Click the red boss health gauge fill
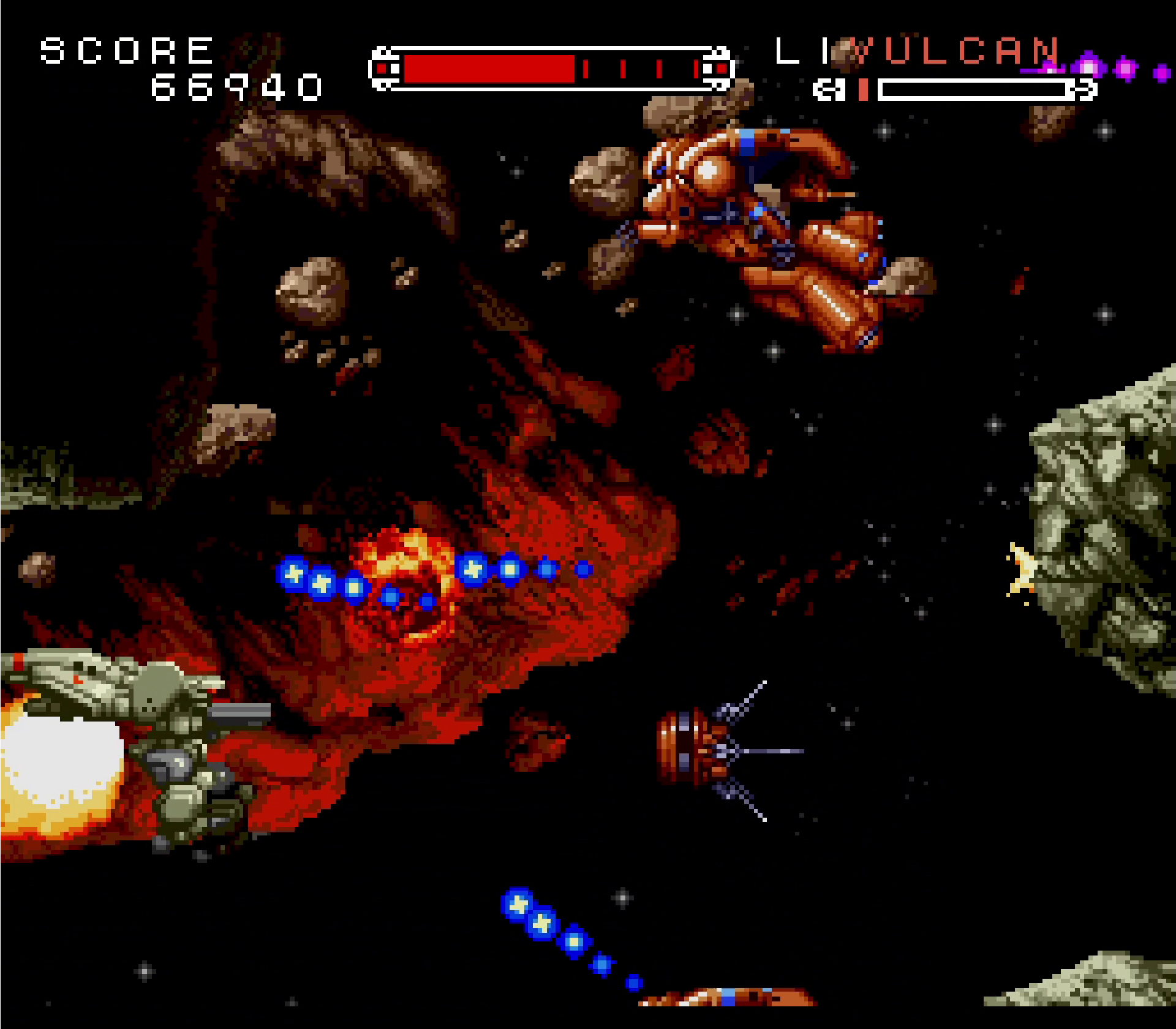The width and height of the screenshot is (1176, 1029). [490, 69]
